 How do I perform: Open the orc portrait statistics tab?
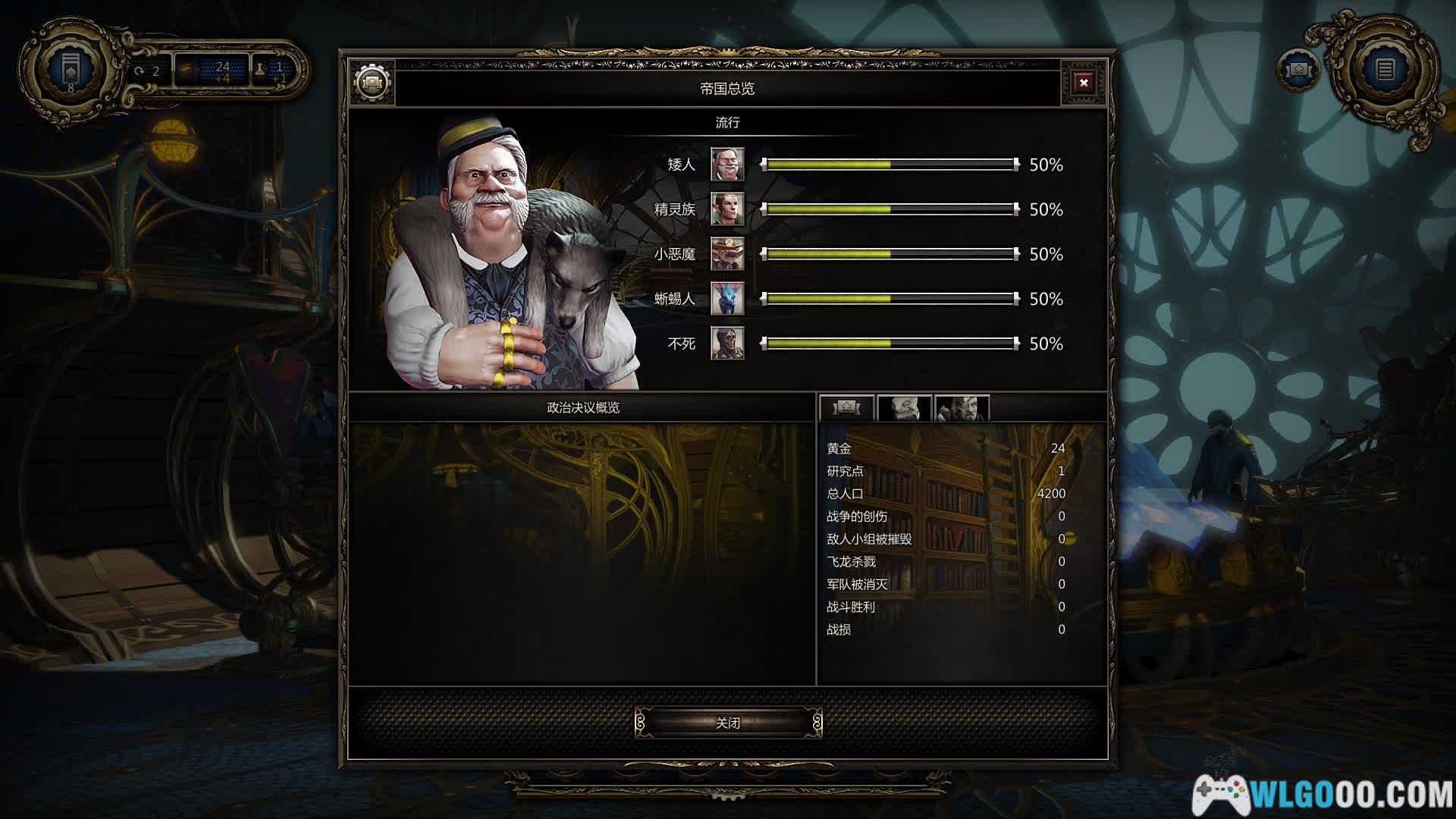coord(904,409)
